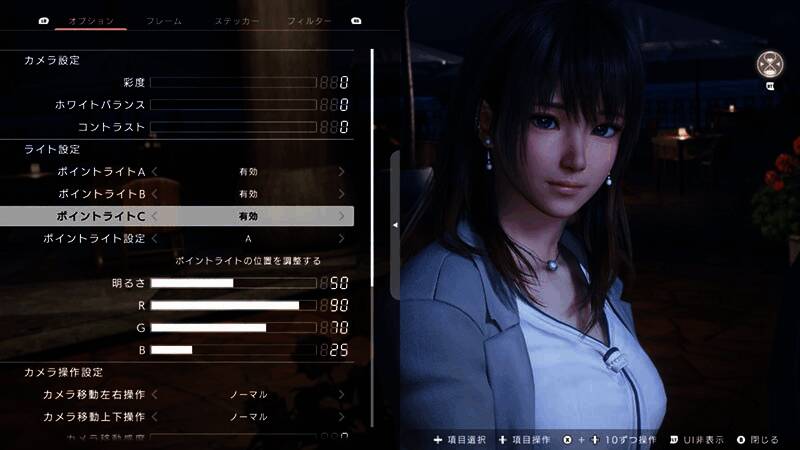Switch to the フレーム tab
800x450 pixels.
pos(163,20)
